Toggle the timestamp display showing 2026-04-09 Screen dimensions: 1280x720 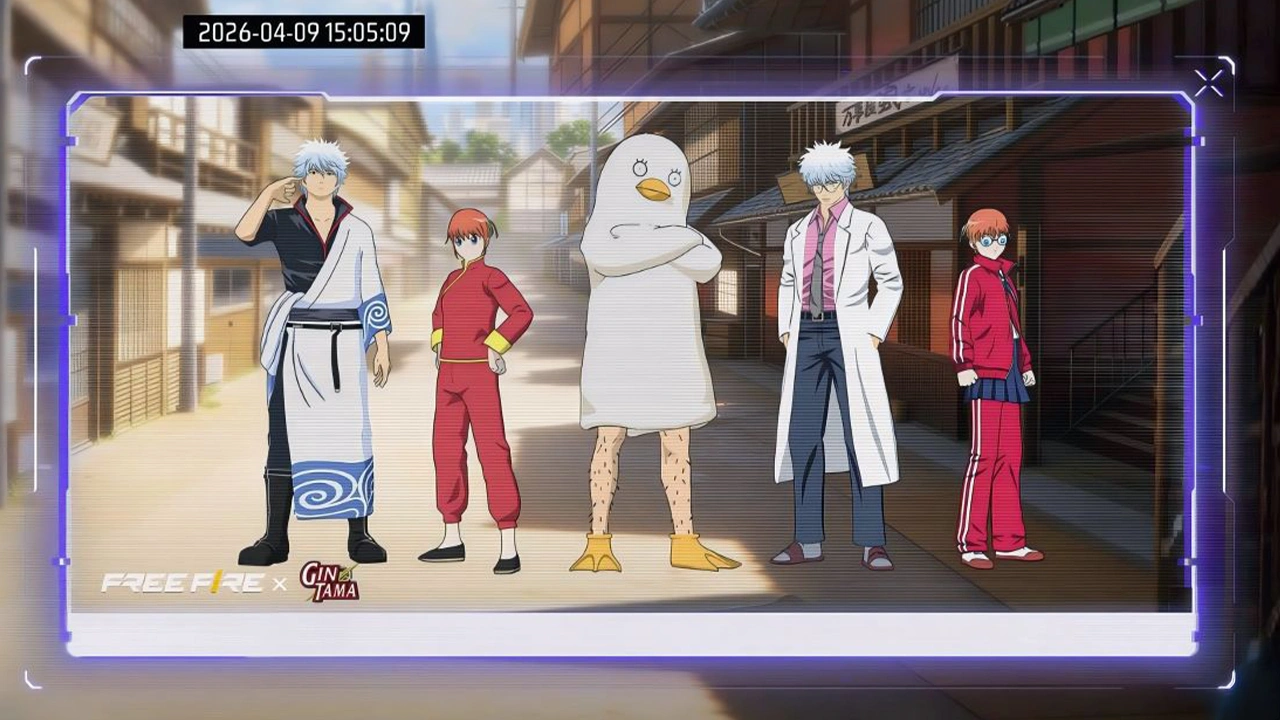pyautogui.click(x=303, y=31)
